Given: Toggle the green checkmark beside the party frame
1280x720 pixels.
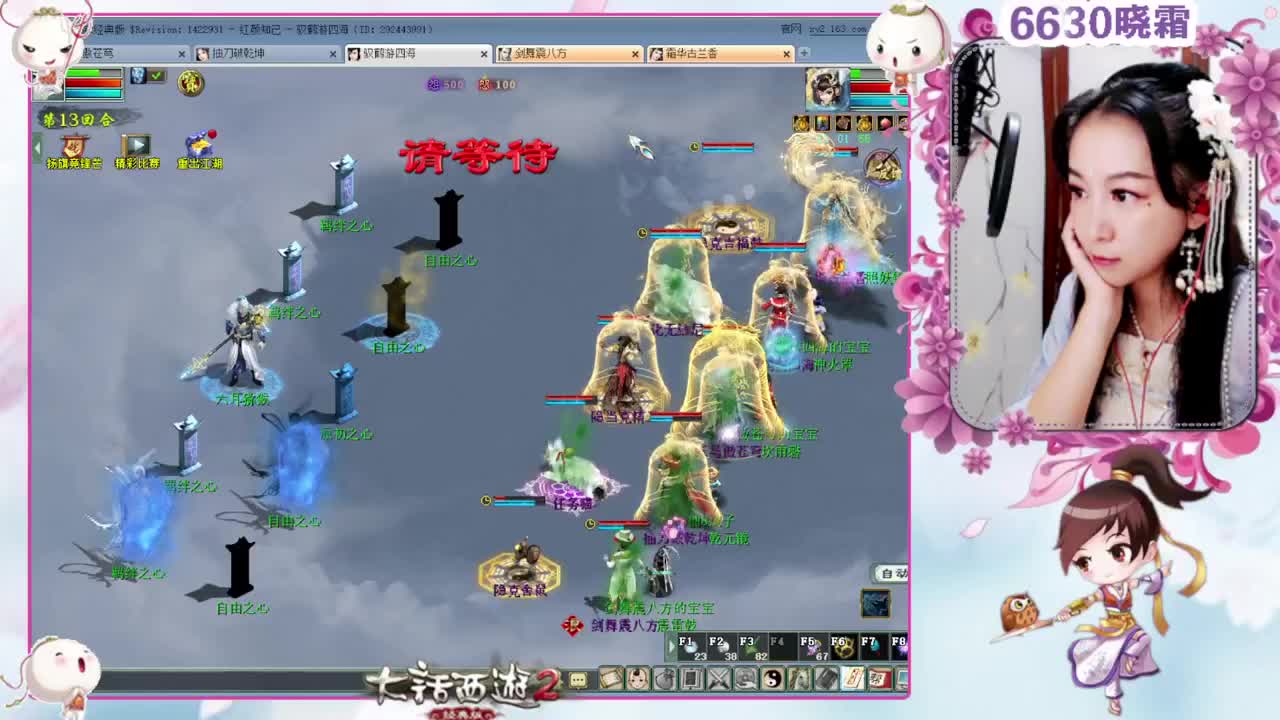Looking at the screenshot, I should pos(157,75).
